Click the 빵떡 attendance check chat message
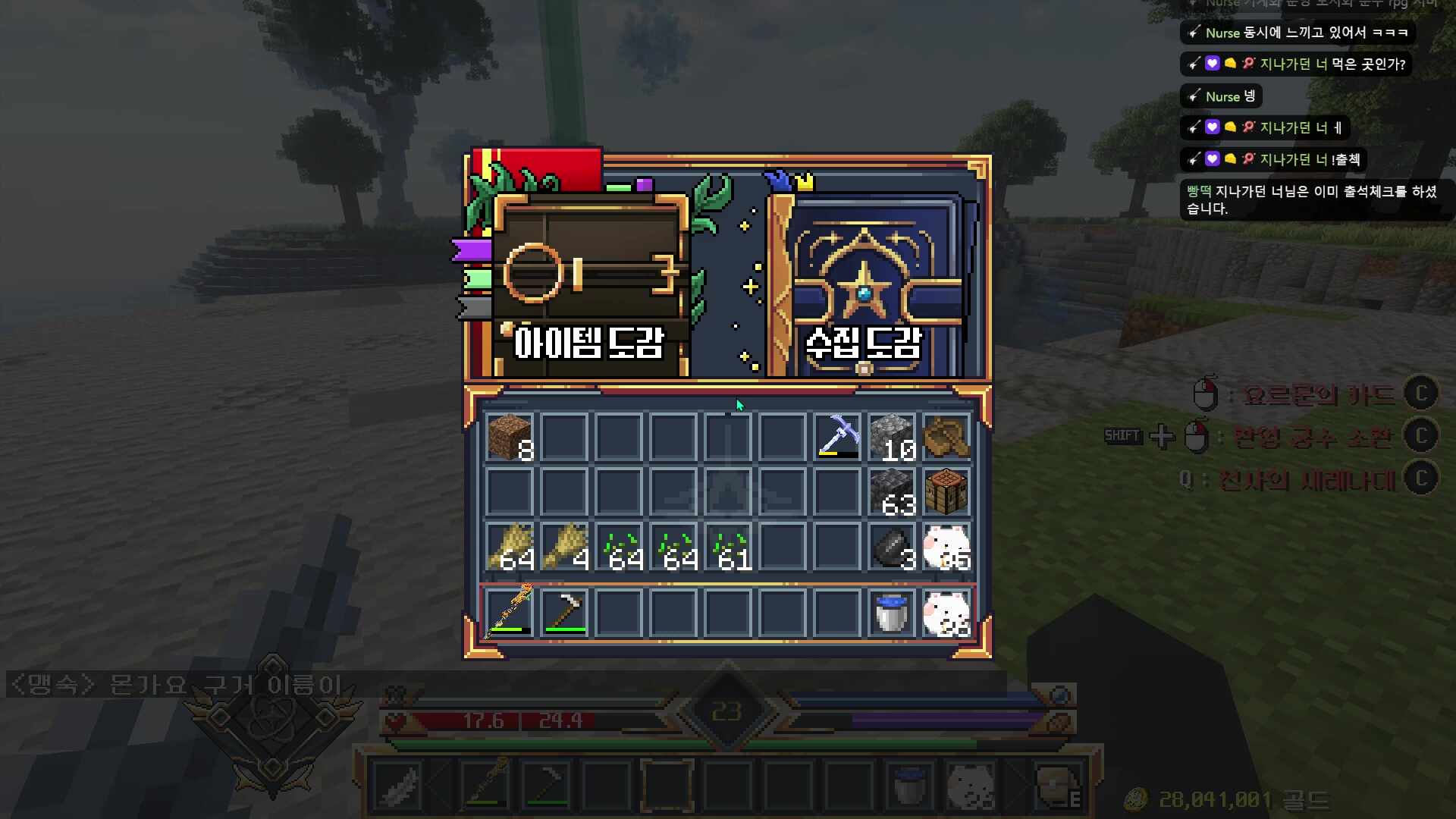This screenshot has width=1456, height=819. click(x=1313, y=199)
